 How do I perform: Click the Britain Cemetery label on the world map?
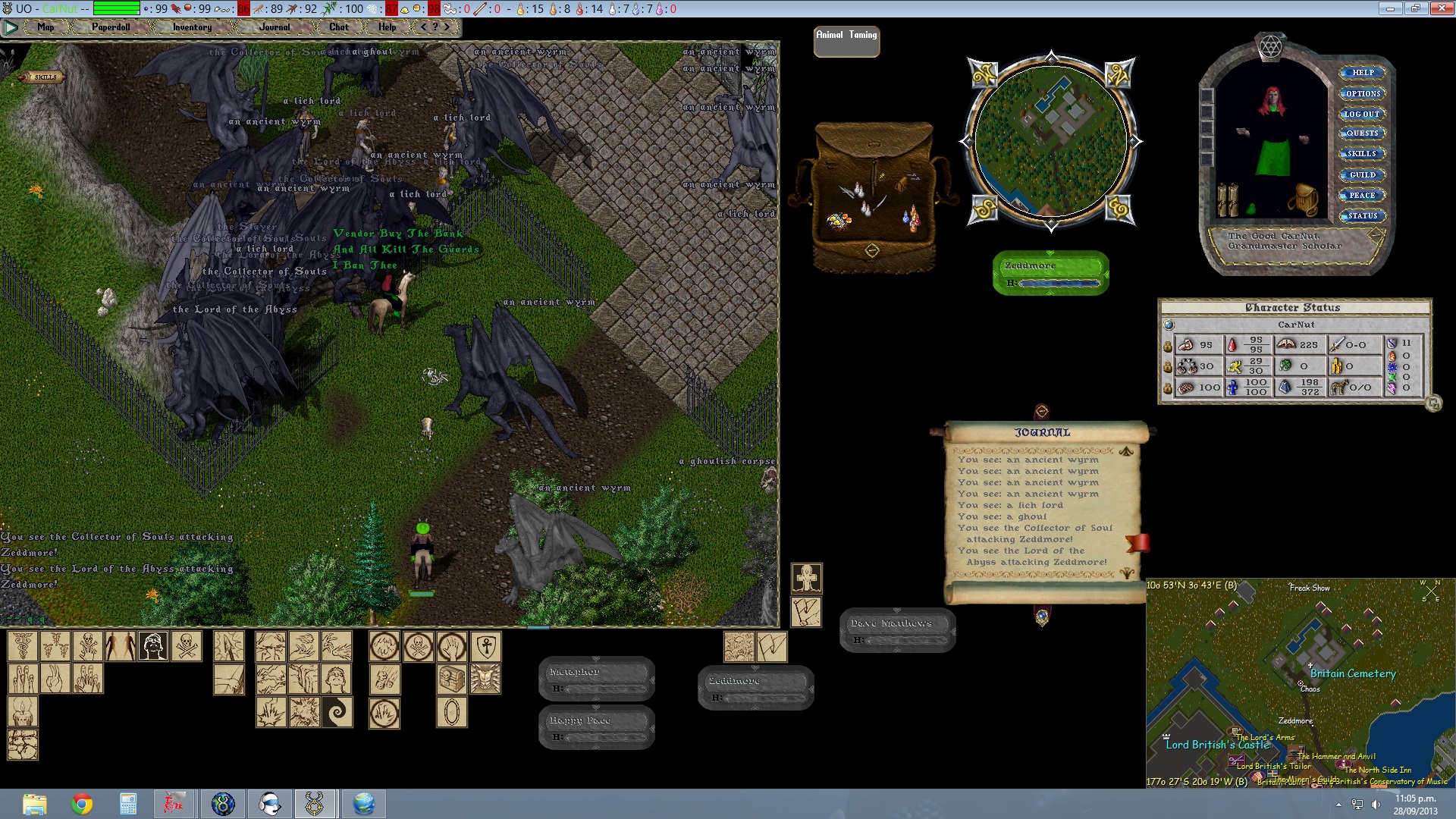1353,673
